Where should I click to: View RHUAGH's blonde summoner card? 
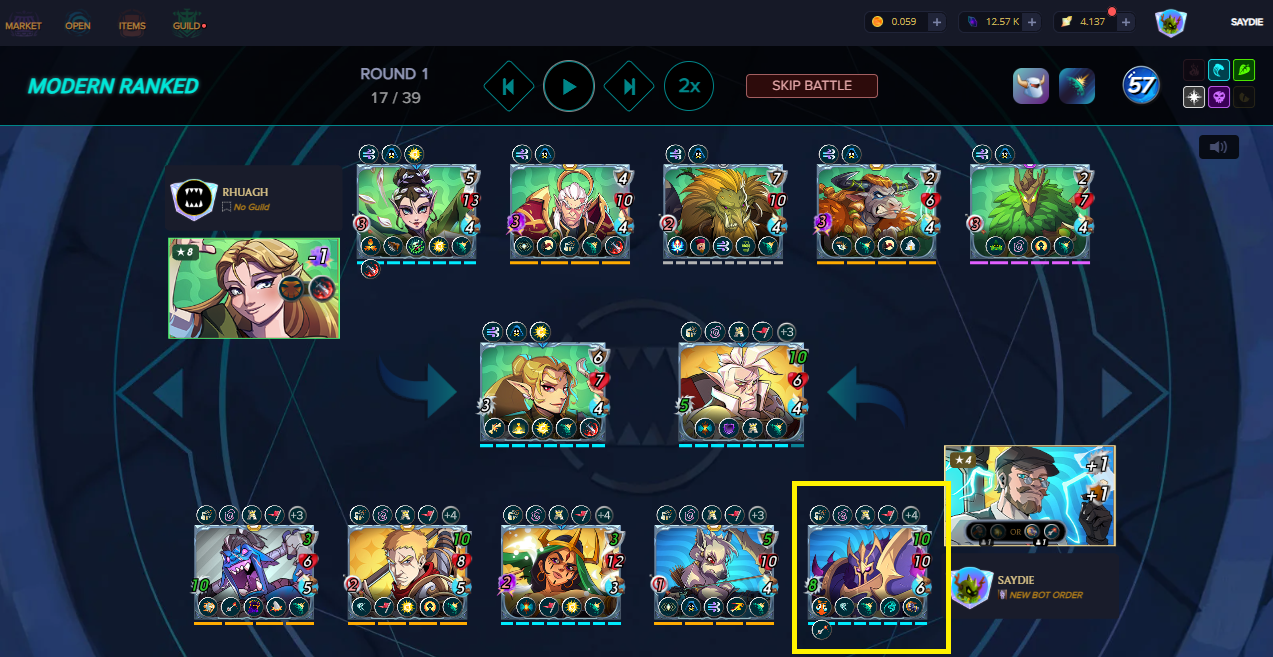(254, 288)
